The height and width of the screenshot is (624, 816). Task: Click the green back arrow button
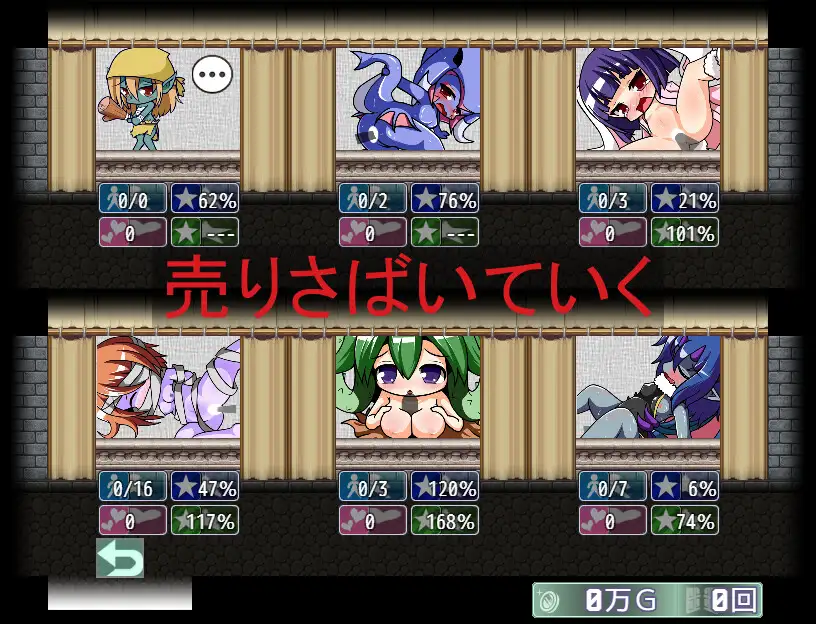(120, 558)
